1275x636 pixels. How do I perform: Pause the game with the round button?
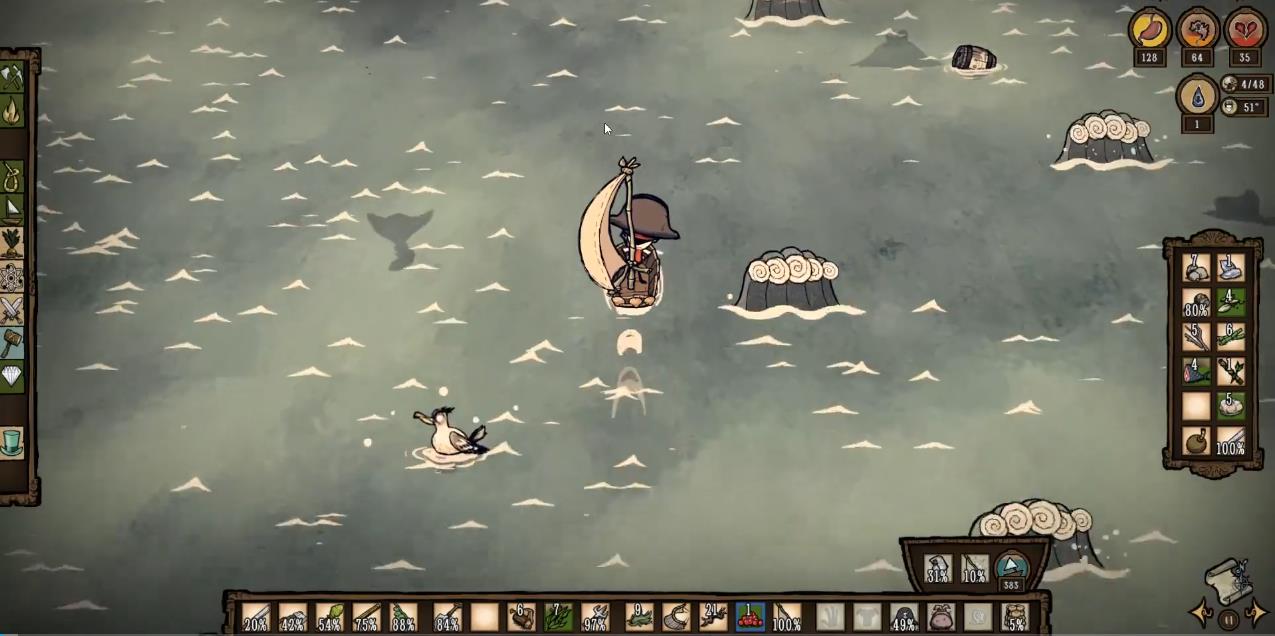point(1229,617)
